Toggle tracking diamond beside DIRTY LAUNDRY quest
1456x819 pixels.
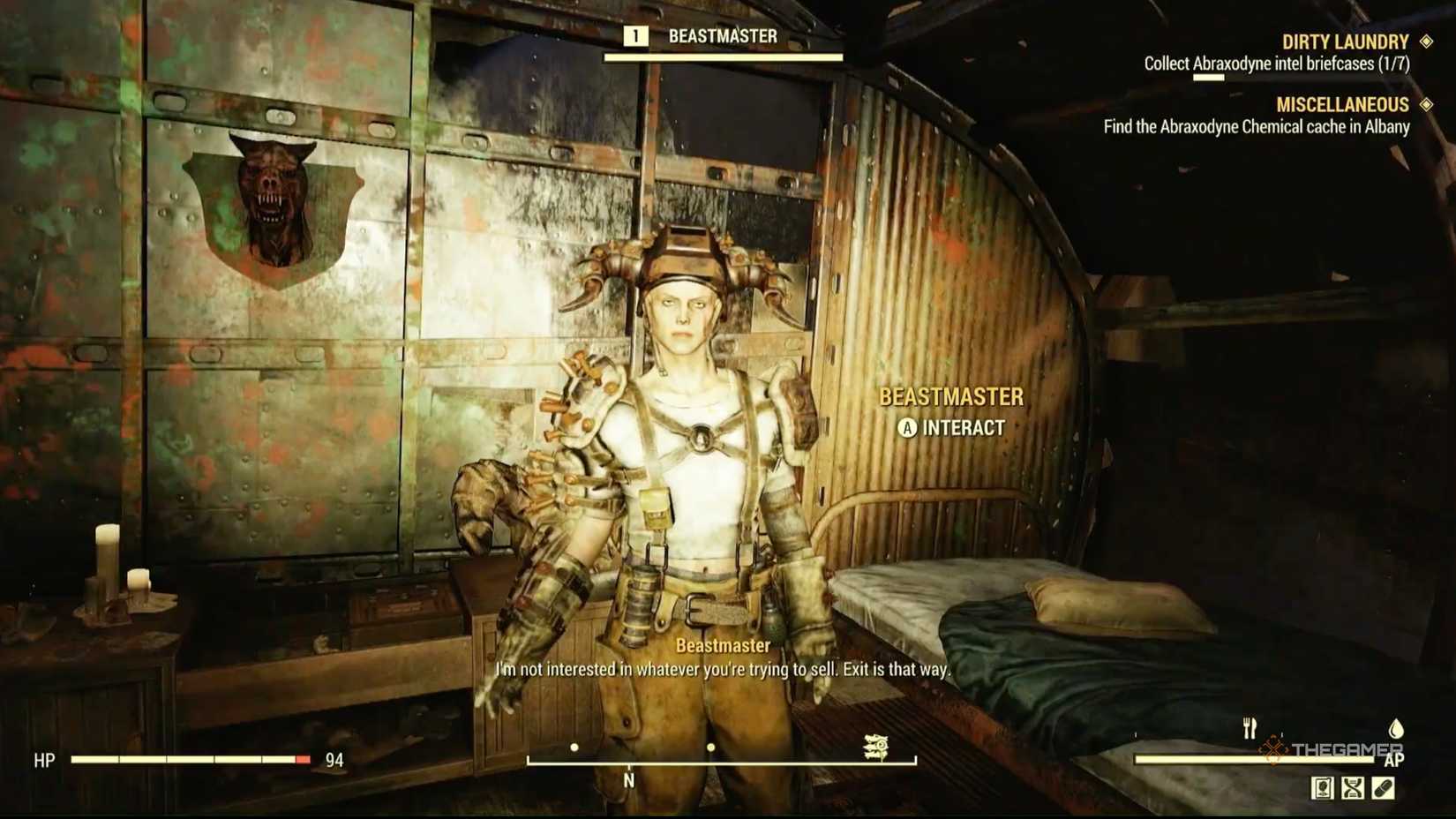pyautogui.click(x=1425, y=41)
